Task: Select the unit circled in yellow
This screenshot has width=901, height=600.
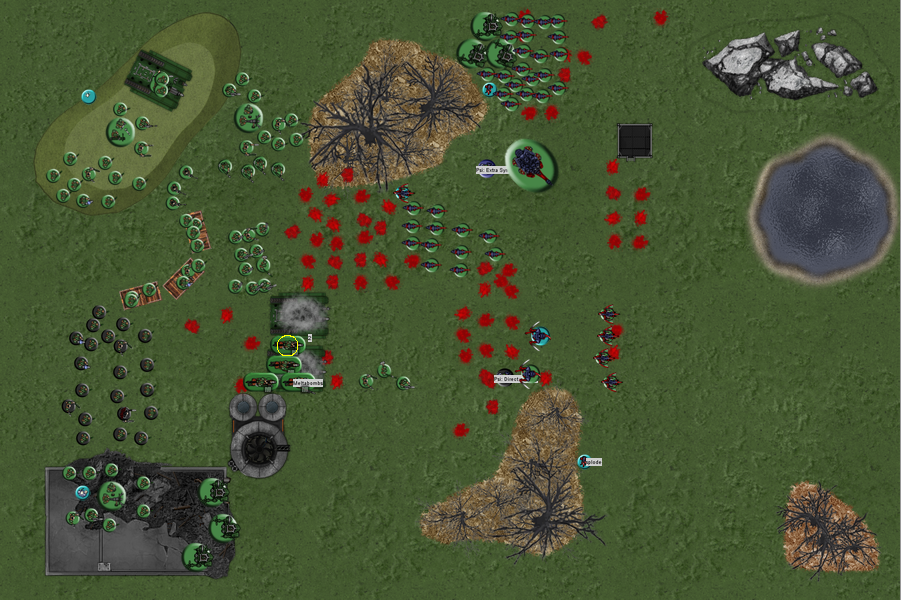Action: click(288, 346)
